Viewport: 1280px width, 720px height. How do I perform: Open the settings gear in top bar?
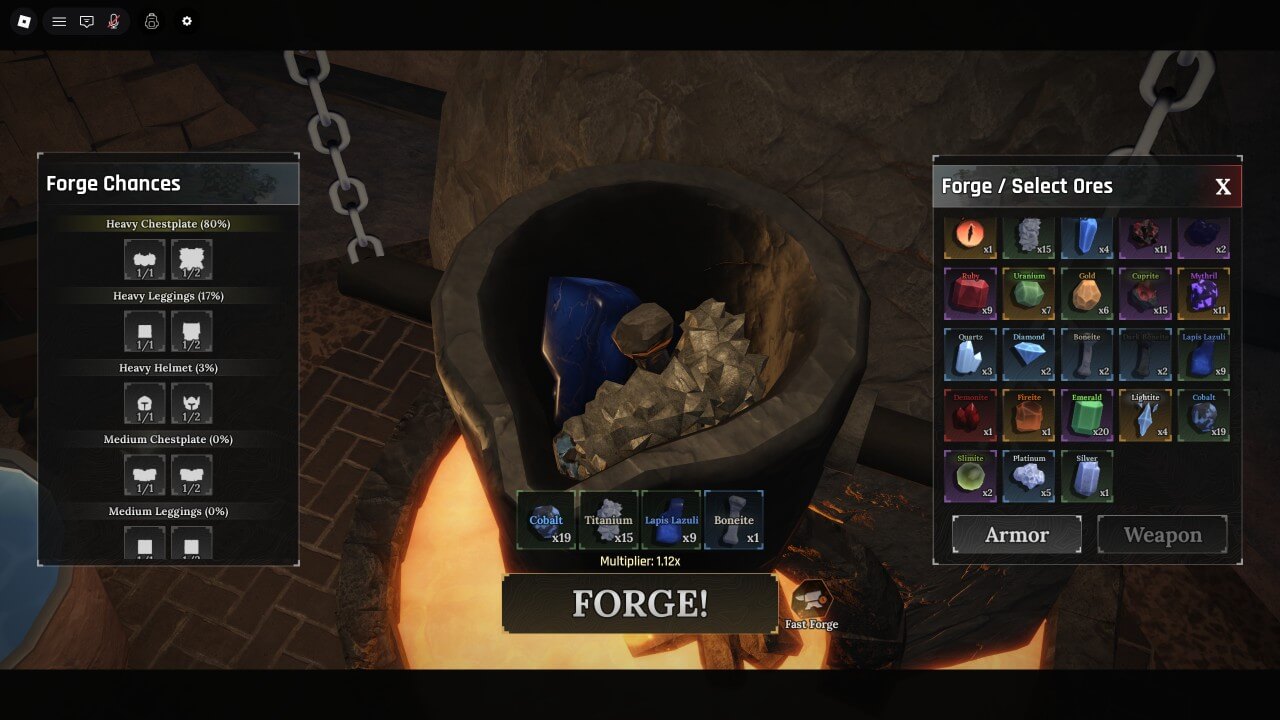click(186, 21)
